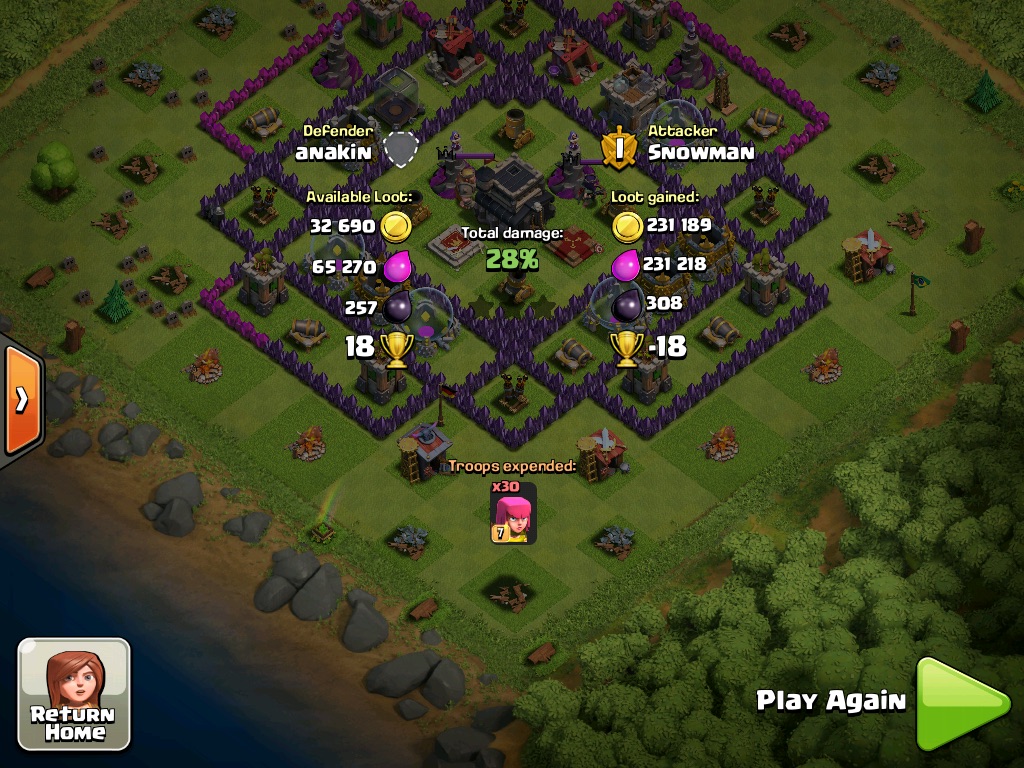Start the Play Again replay arrow

(961, 703)
